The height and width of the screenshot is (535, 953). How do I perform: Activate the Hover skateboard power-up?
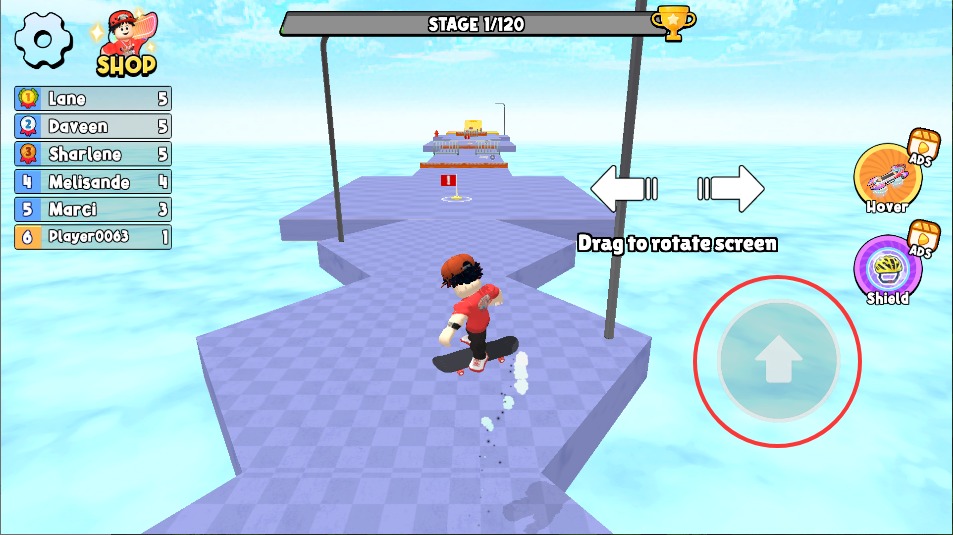tap(886, 178)
